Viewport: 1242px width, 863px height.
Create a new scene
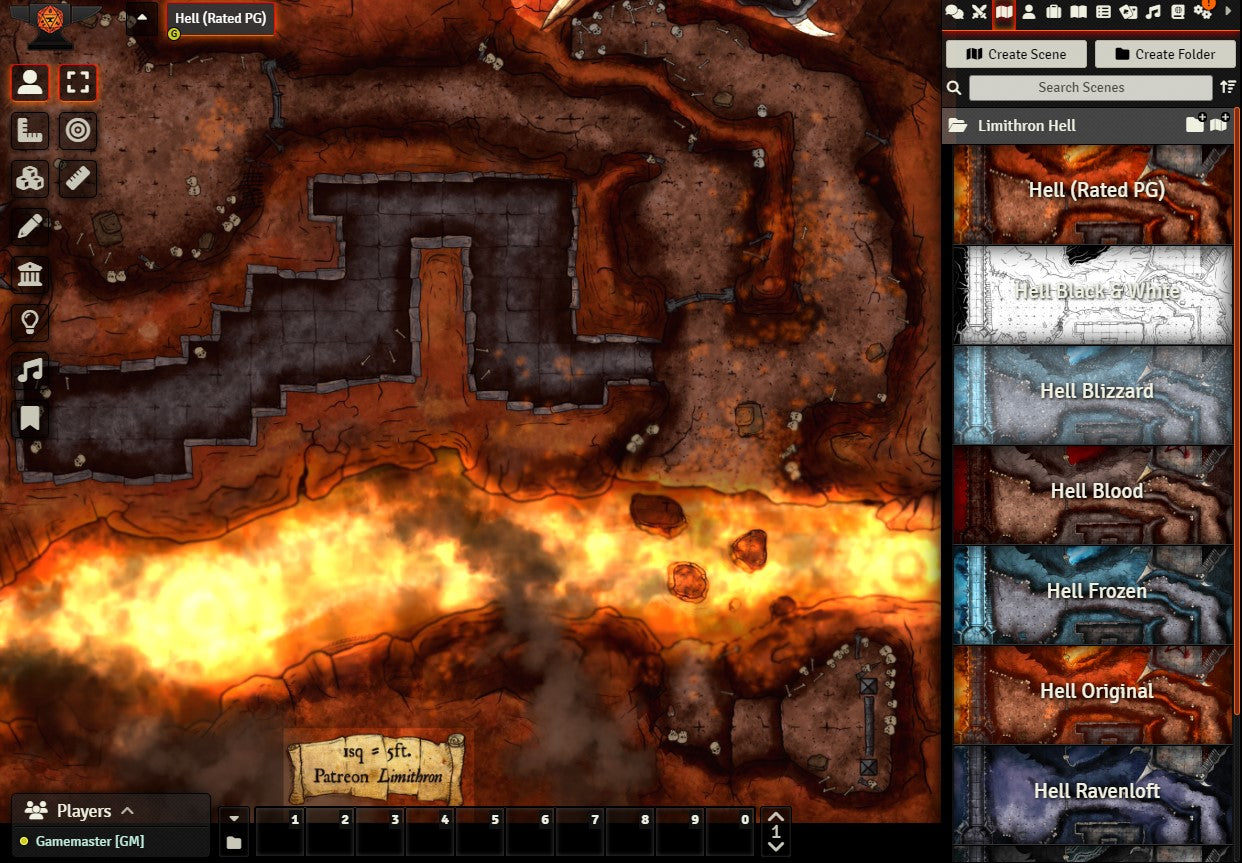point(1015,54)
